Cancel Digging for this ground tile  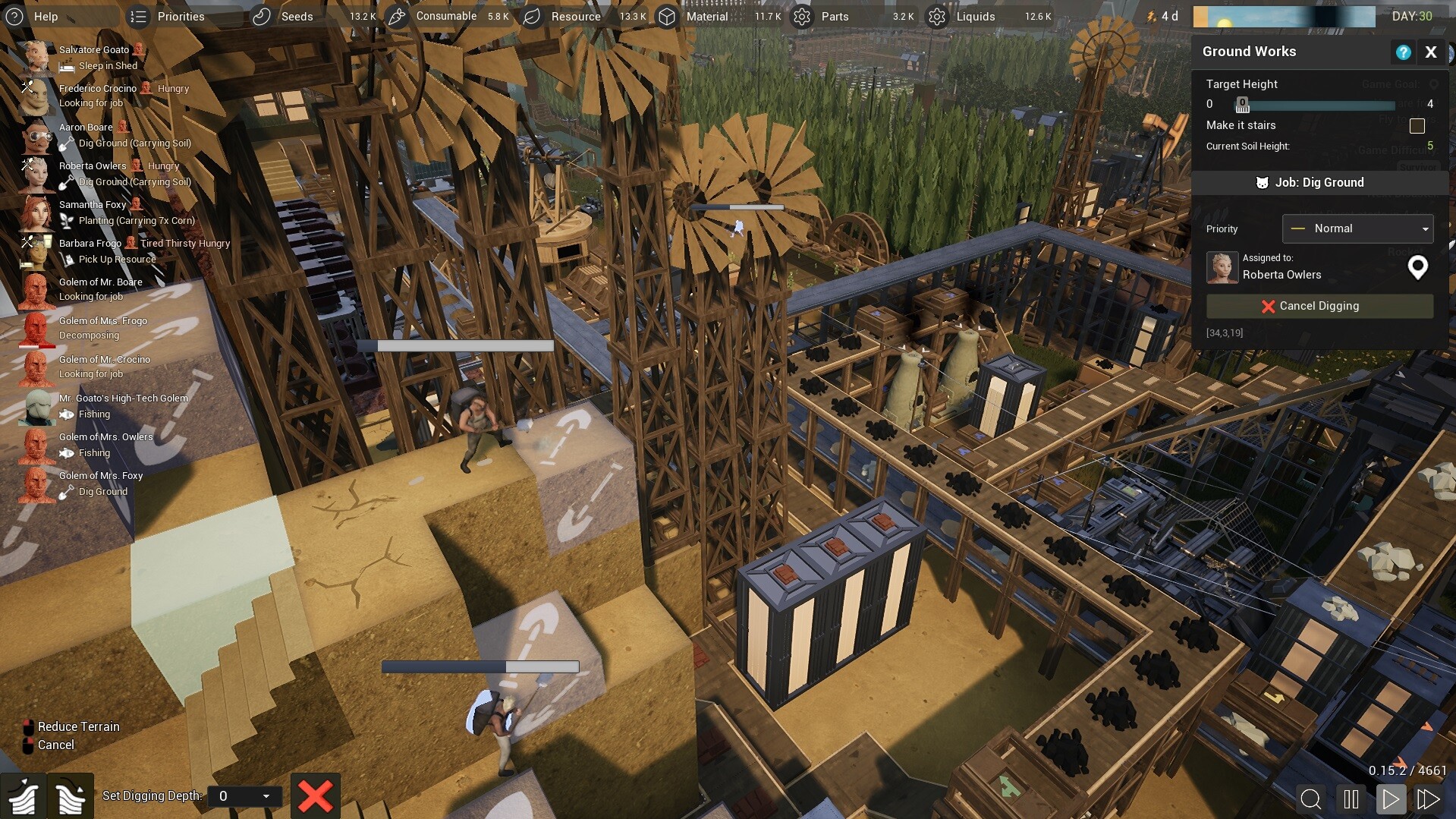(x=1319, y=306)
